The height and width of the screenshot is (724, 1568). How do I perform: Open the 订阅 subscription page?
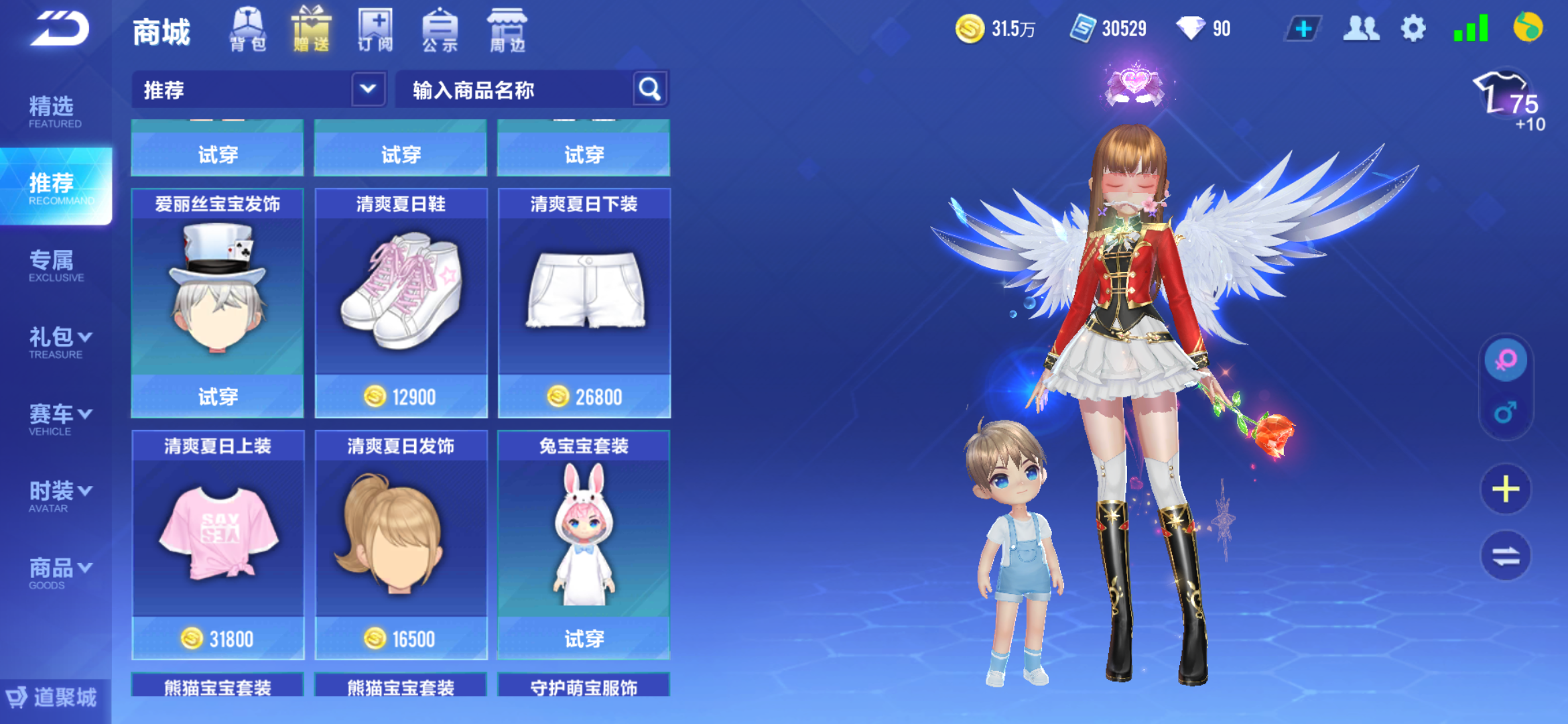375,29
